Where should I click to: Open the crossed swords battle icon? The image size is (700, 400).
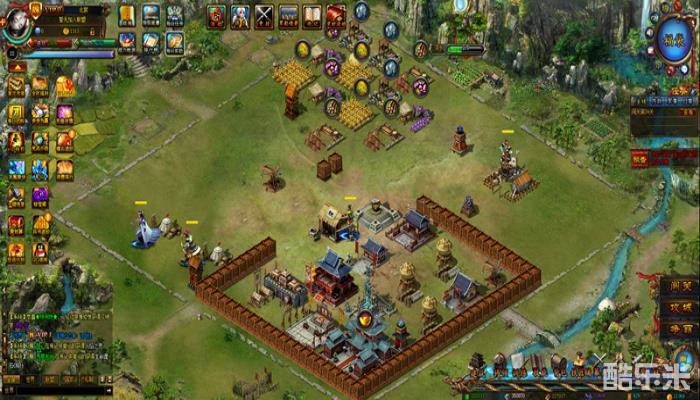pos(264,15)
